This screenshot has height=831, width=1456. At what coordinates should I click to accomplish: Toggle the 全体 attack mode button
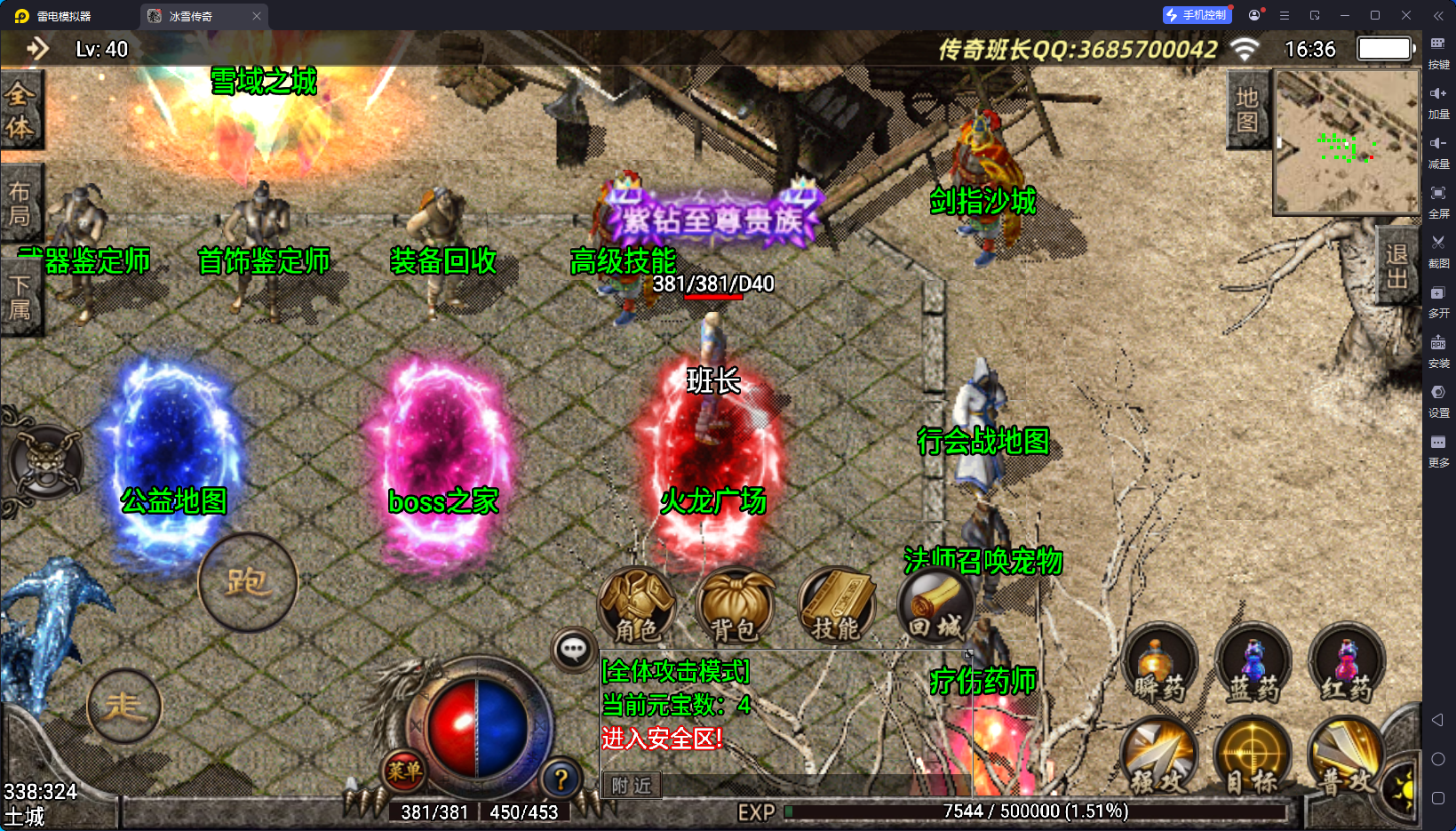pyautogui.click(x=20, y=110)
